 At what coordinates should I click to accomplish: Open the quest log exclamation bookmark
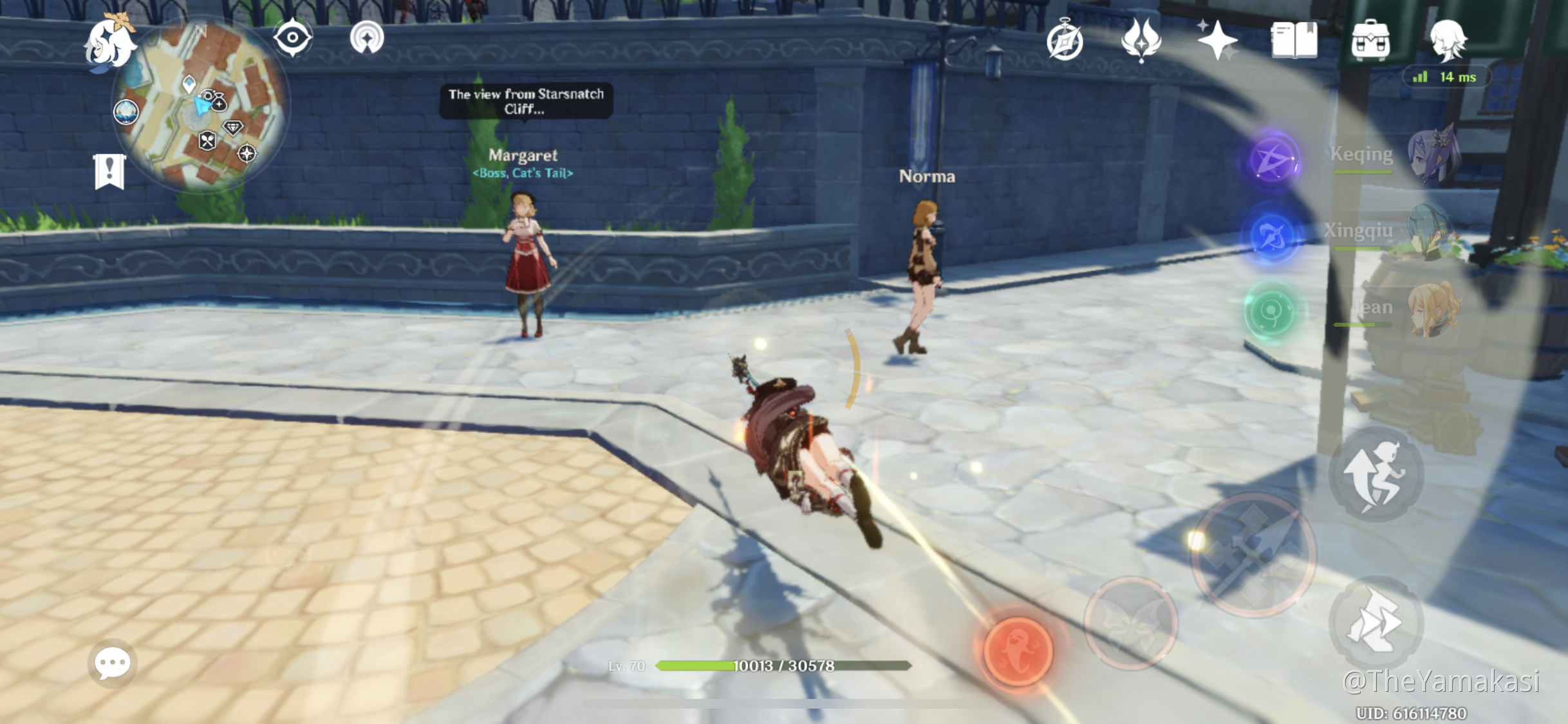click(x=109, y=172)
